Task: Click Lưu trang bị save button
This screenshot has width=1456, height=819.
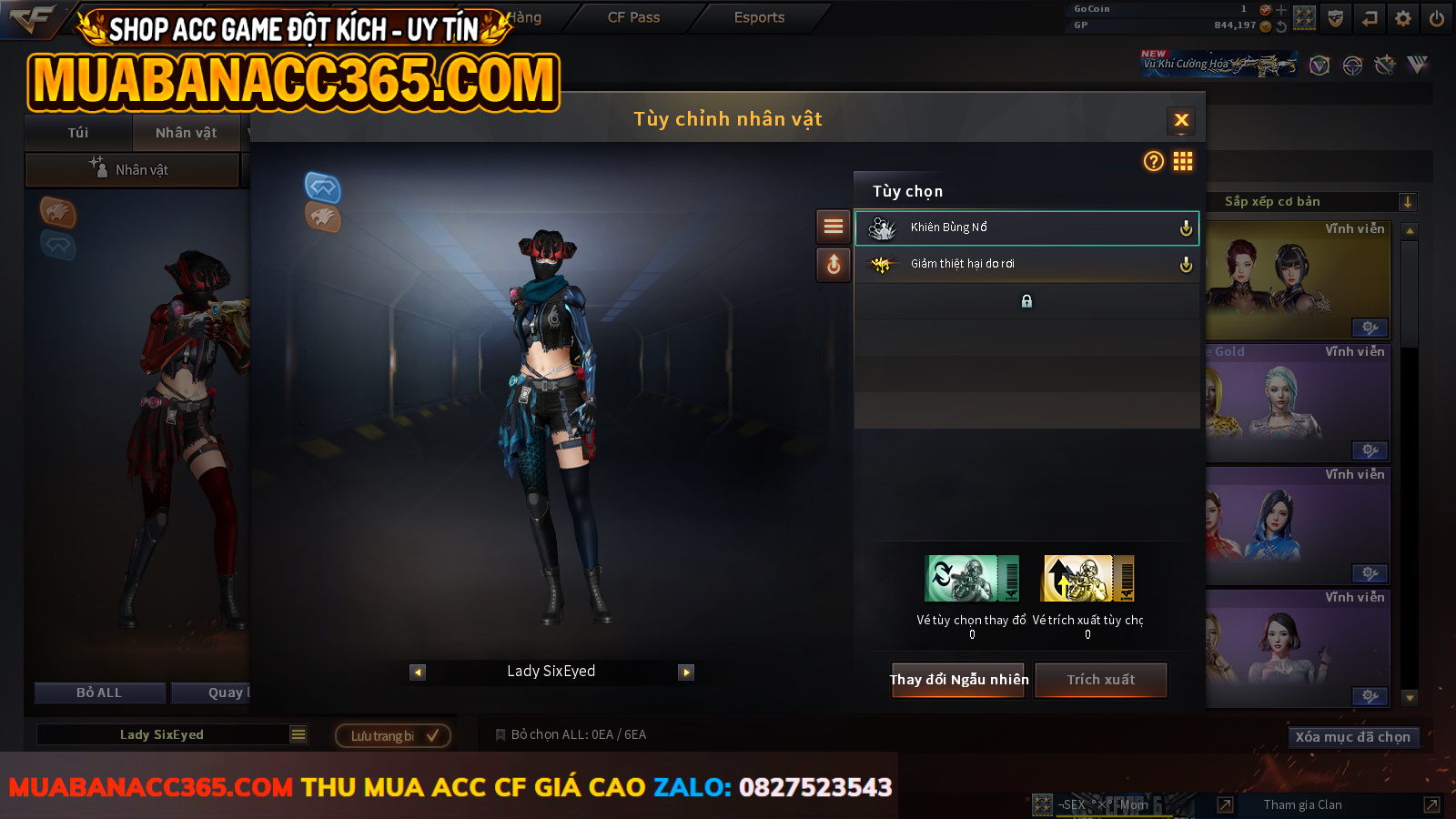Action: (x=393, y=735)
